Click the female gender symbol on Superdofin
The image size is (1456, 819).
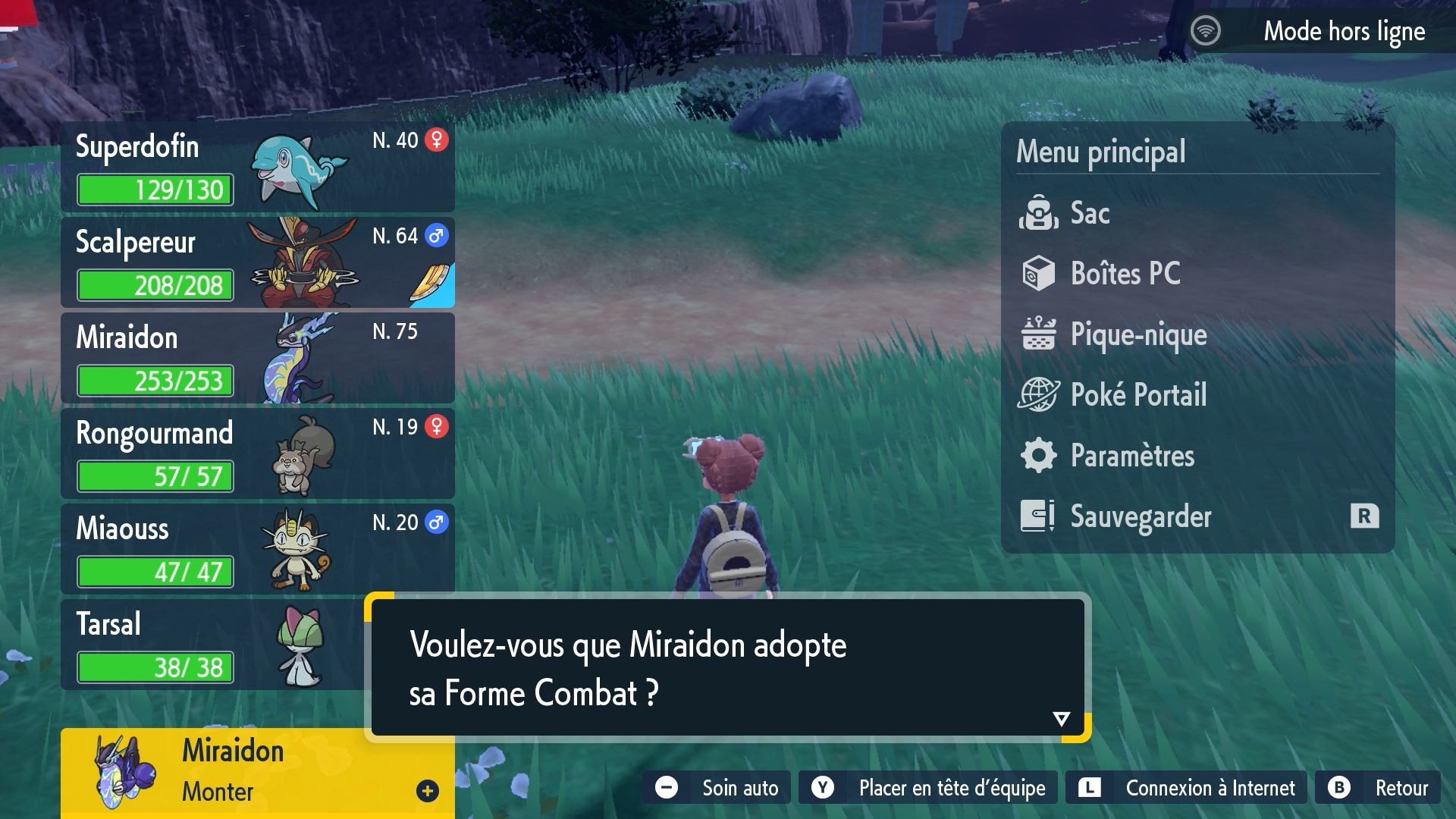tap(438, 140)
